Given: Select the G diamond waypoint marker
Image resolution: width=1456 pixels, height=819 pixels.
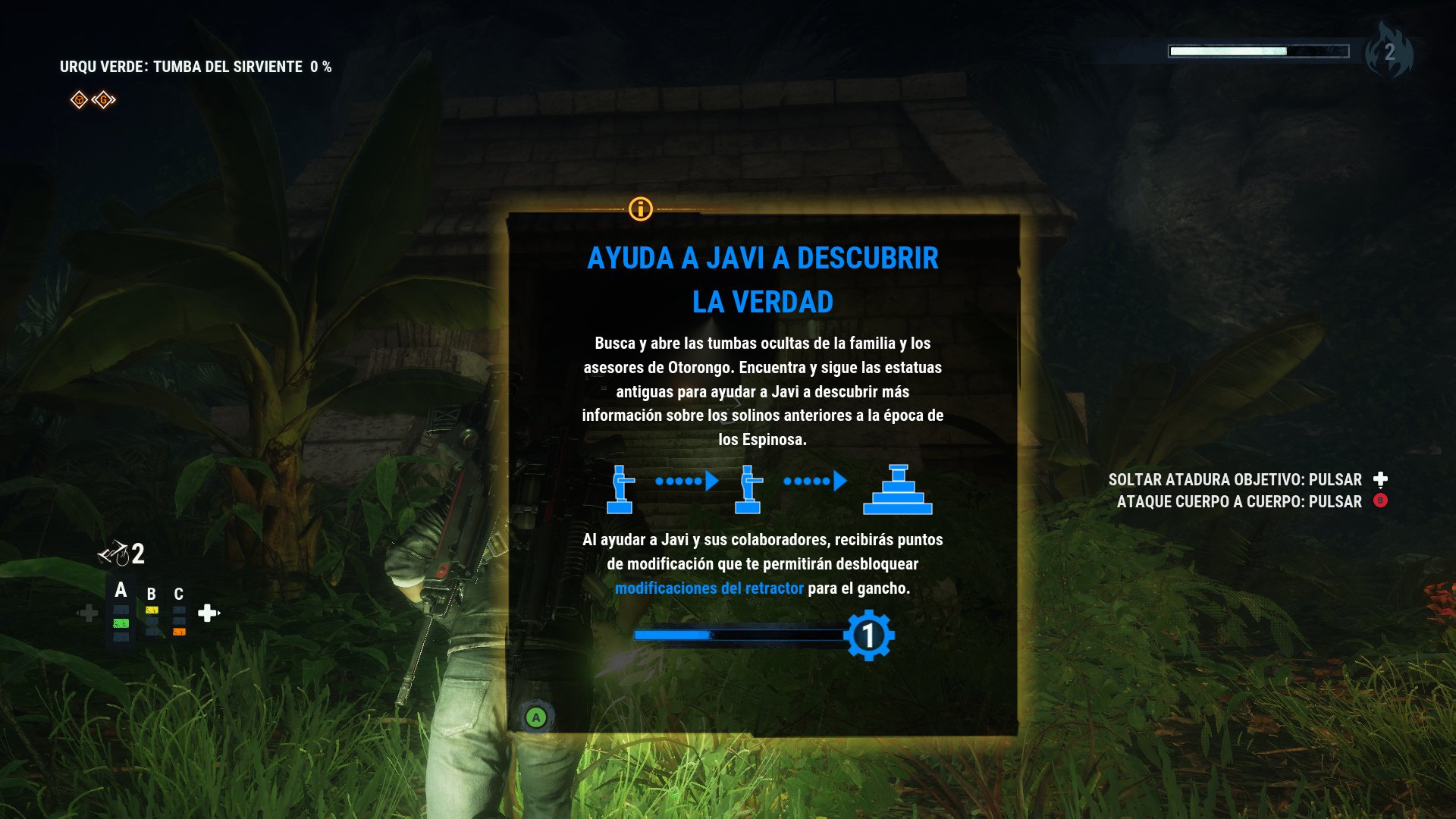Looking at the screenshot, I should pyautogui.click(x=103, y=99).
